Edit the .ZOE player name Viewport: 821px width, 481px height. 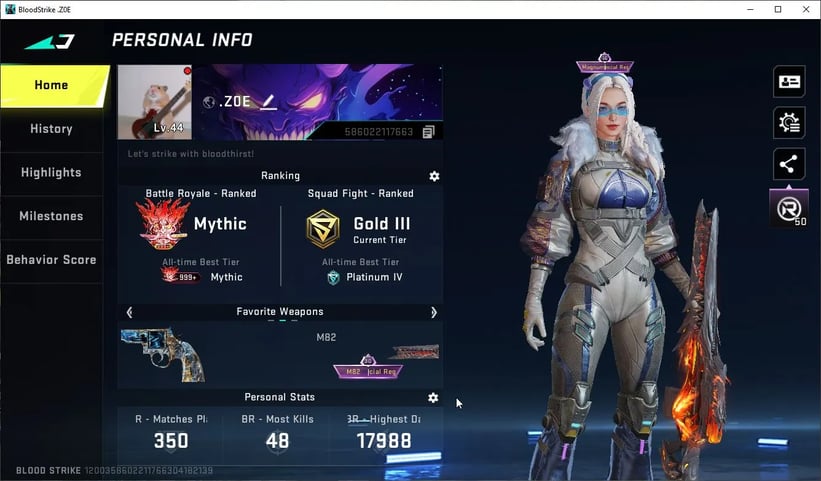(269, 102)
